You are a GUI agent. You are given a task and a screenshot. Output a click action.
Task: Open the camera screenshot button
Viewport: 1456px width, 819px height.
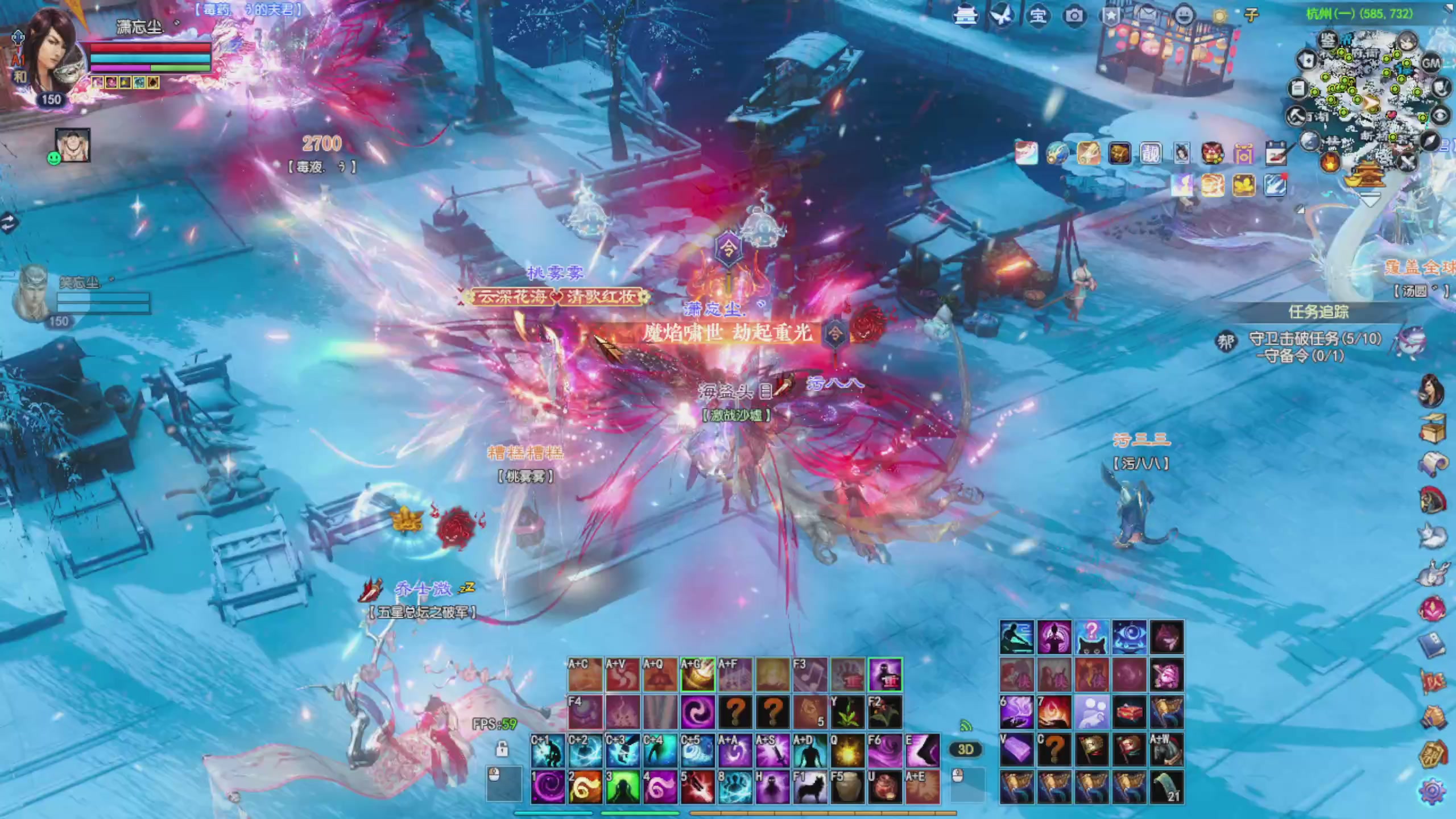coord(1074,15)
